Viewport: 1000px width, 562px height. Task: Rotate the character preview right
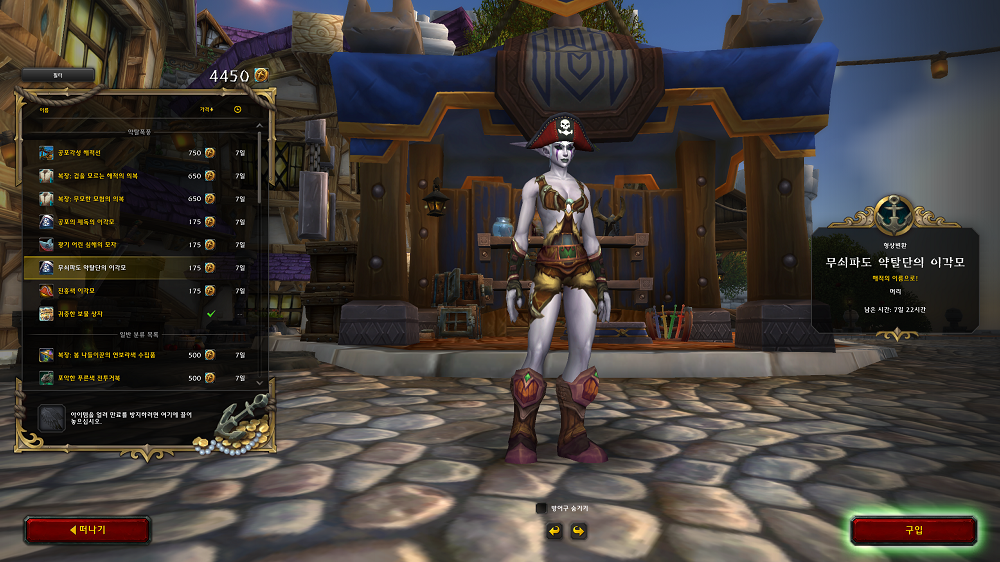tap(577, 530)
